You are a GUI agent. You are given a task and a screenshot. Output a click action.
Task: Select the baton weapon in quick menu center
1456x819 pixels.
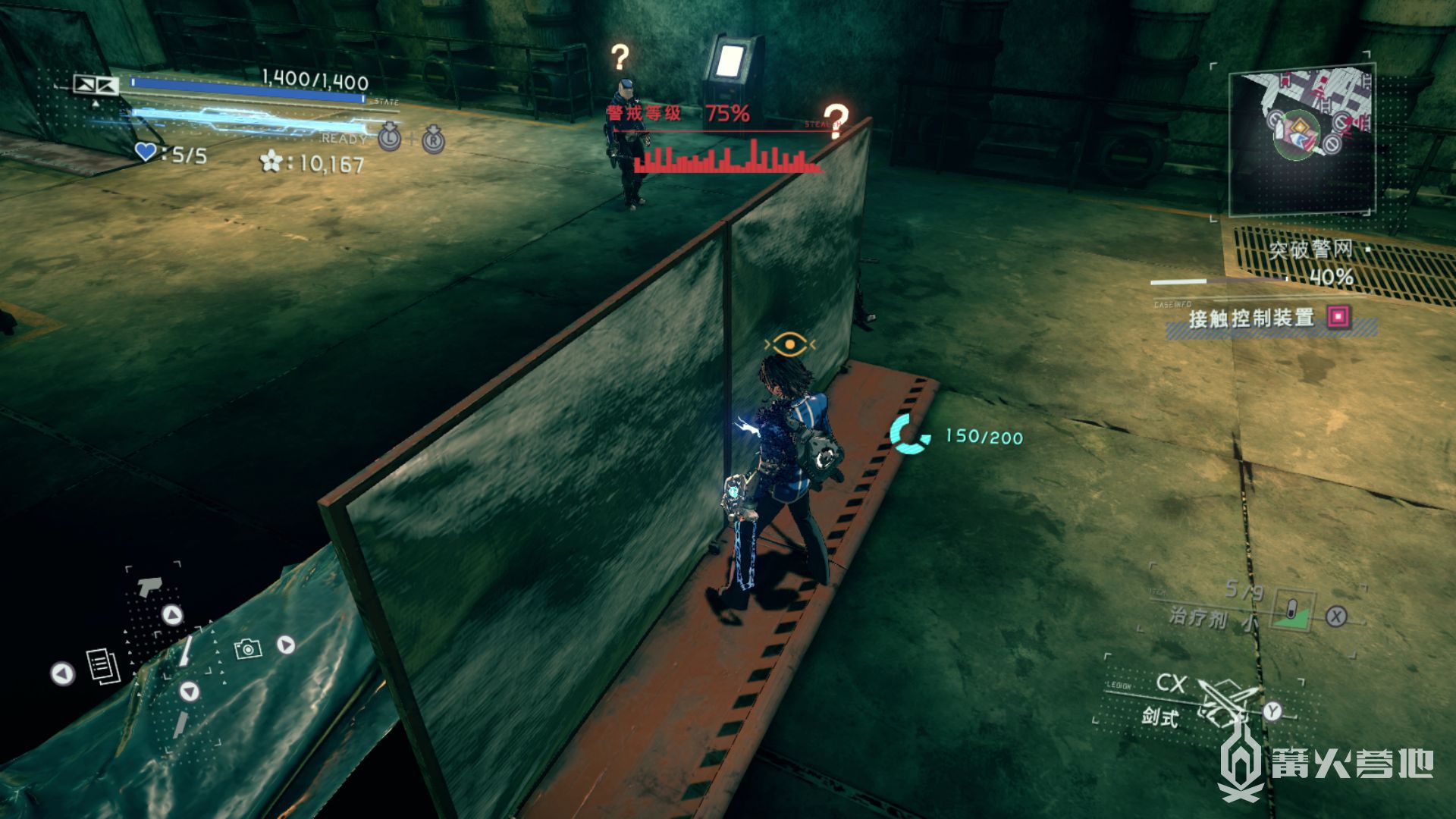184,650
